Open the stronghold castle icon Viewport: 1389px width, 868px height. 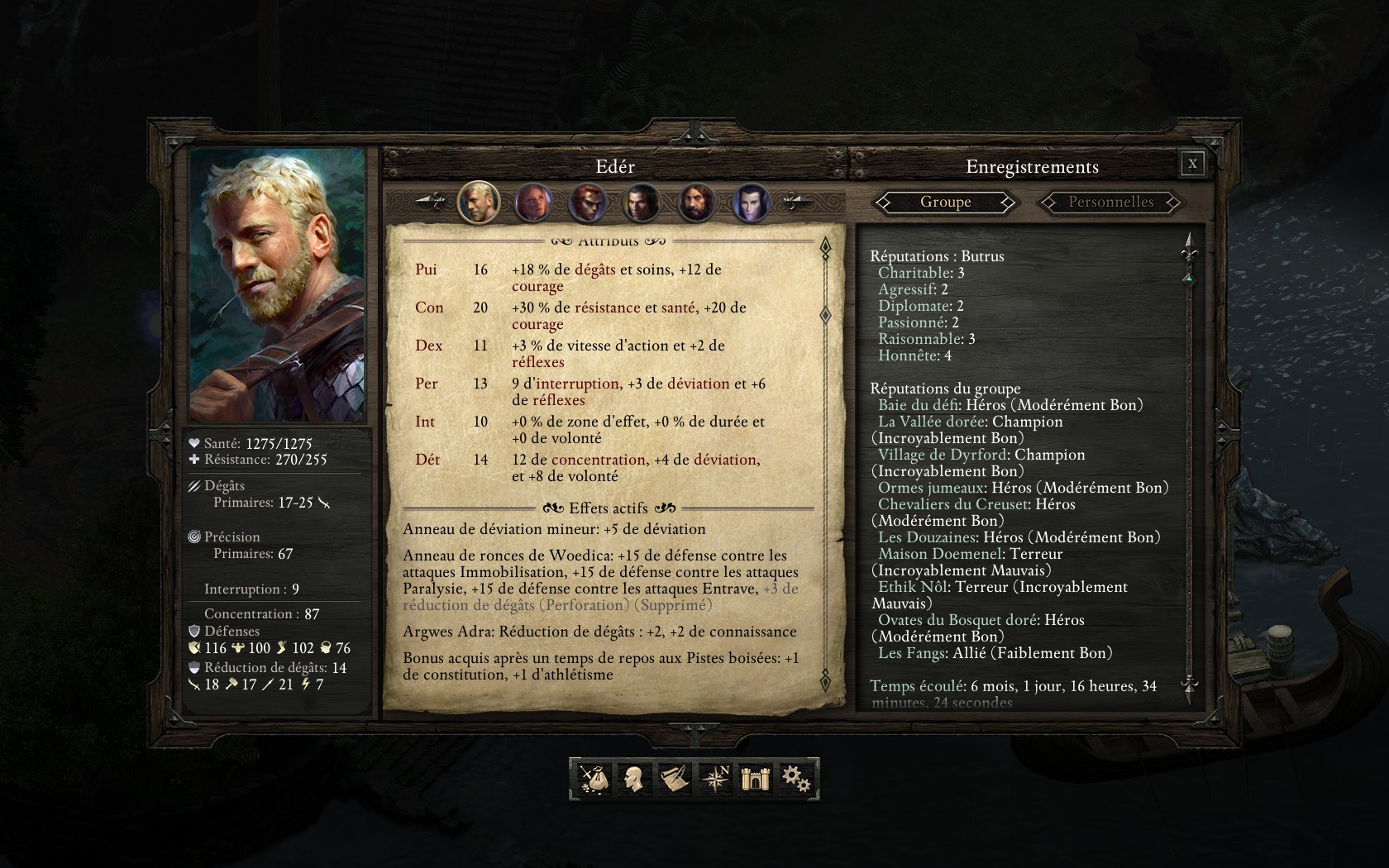(756, 779)
